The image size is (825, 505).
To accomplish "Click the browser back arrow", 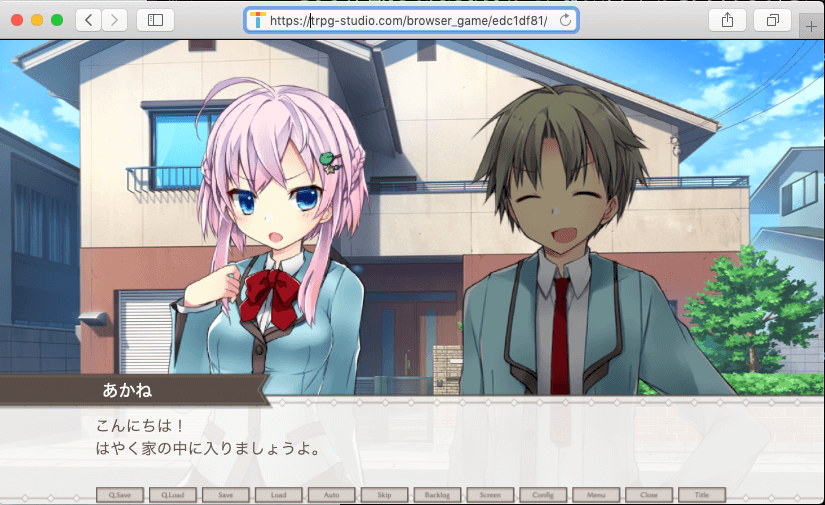I will pyautogui.click(x=88, y=20).
